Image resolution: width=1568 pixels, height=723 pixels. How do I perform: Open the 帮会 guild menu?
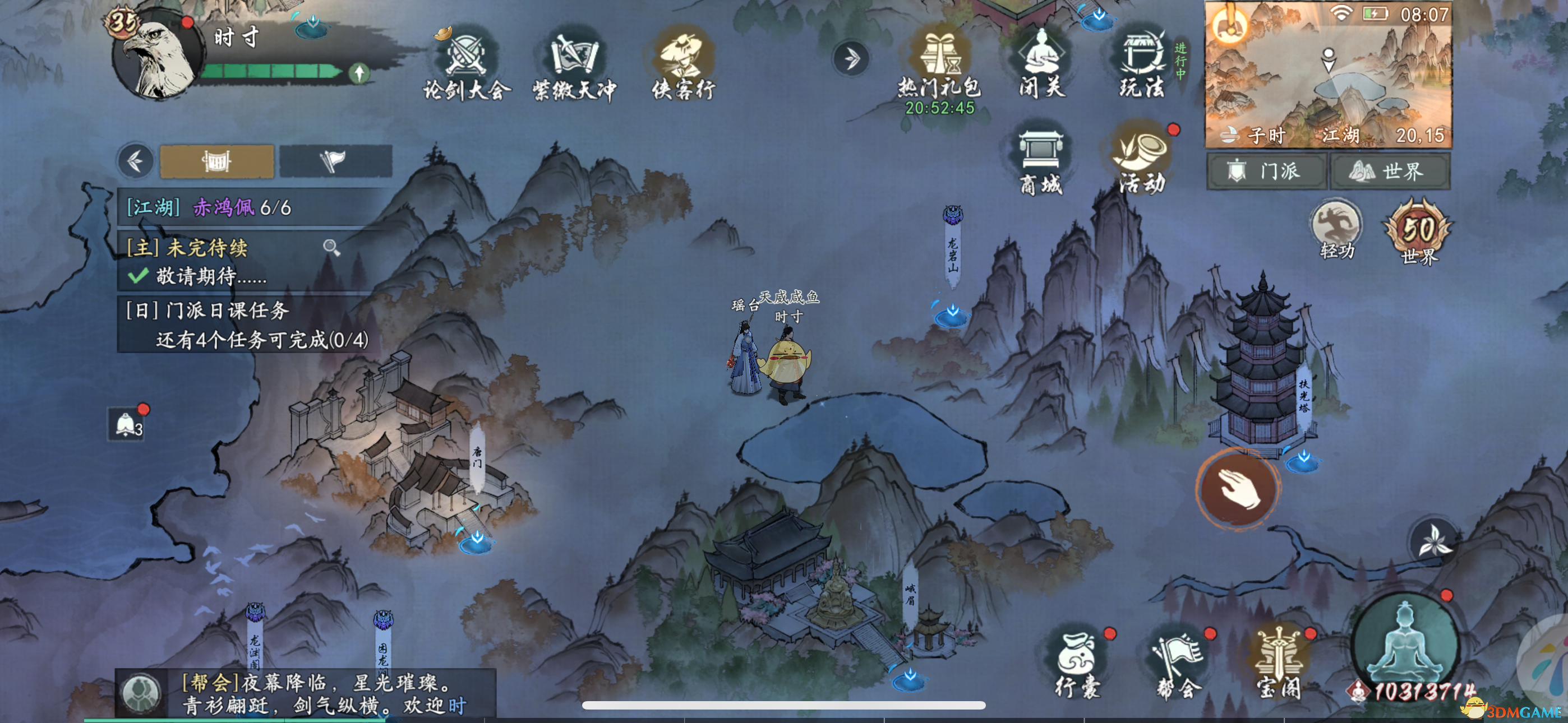[1178, 665]
